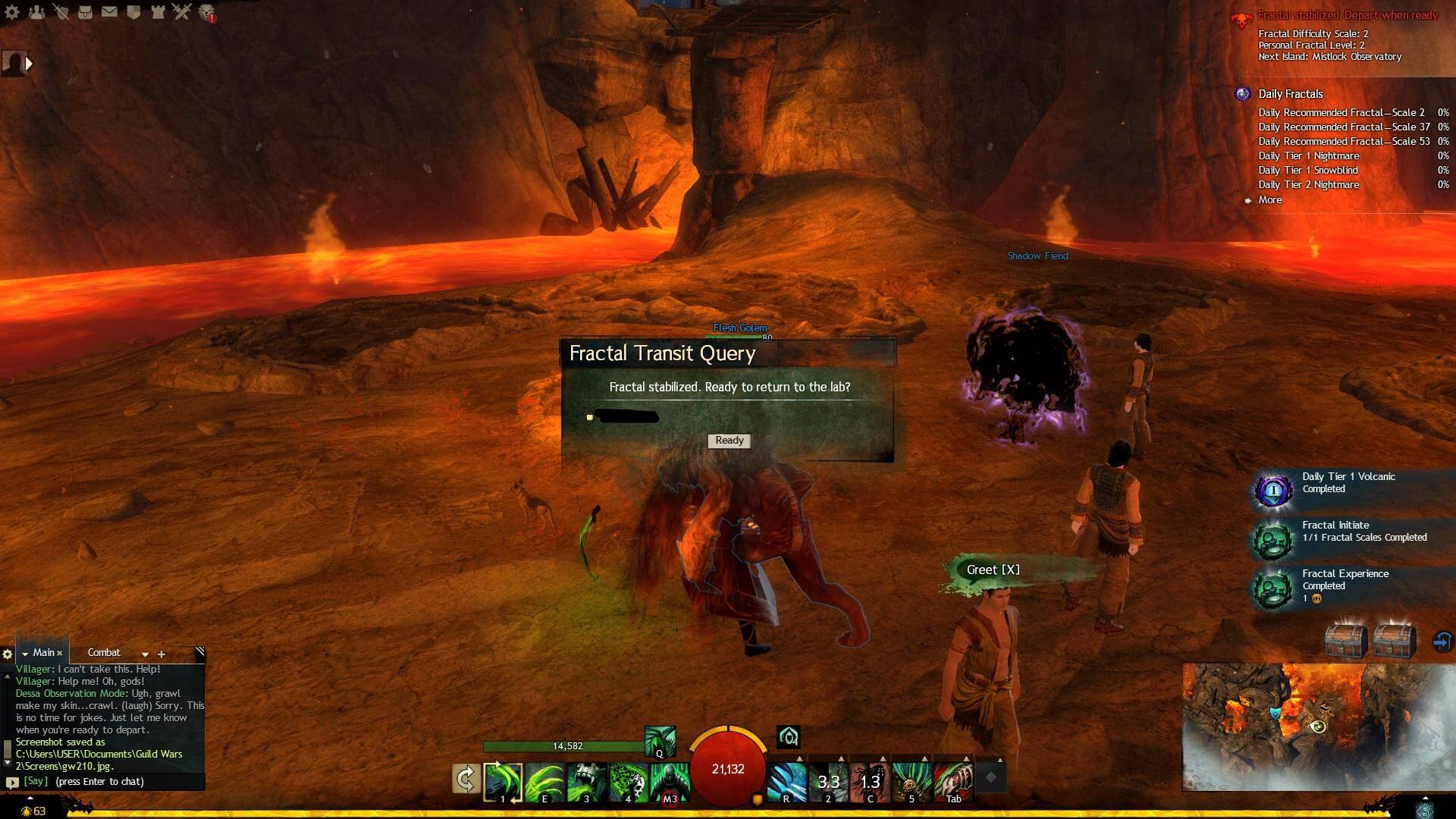The width and height of the screenshot is (1456, 819).
Task: Open the game options gear icon
Action: pyautogui.click(x=11, y=11)
